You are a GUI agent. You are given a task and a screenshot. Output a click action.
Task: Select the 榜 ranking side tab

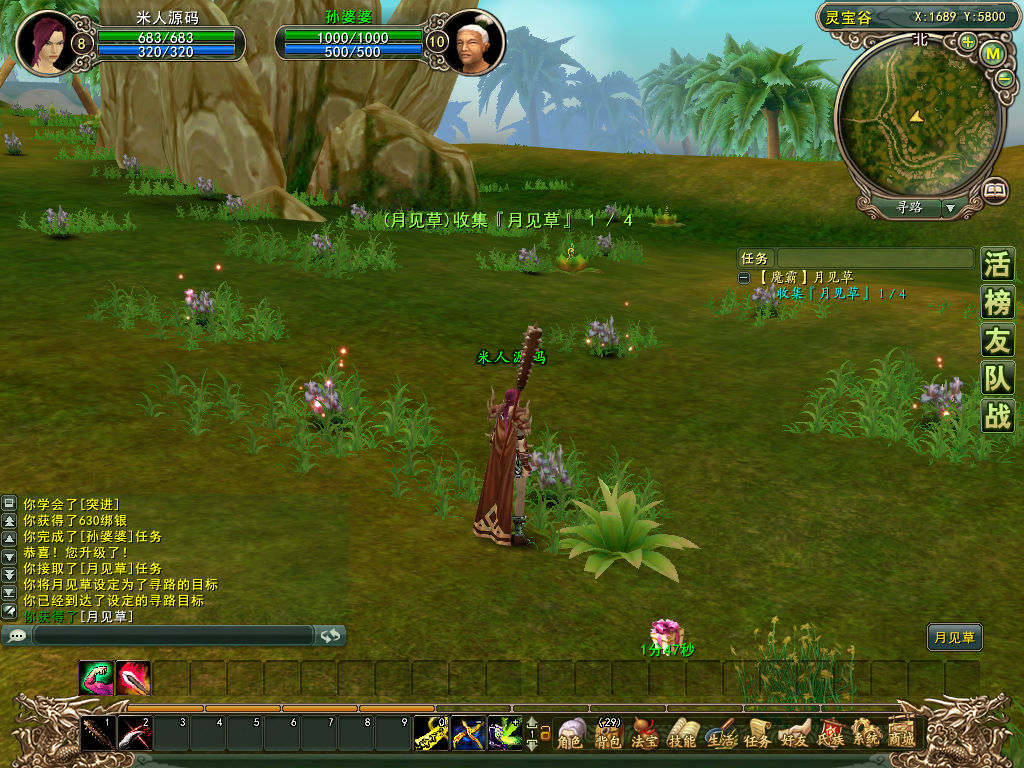pyautogui.click(x=997, y=302)
